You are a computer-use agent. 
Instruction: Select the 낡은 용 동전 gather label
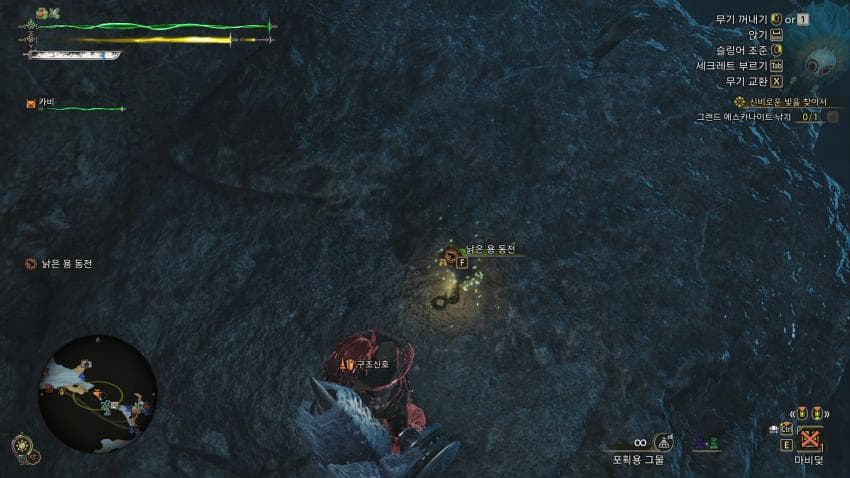(490, 249)
